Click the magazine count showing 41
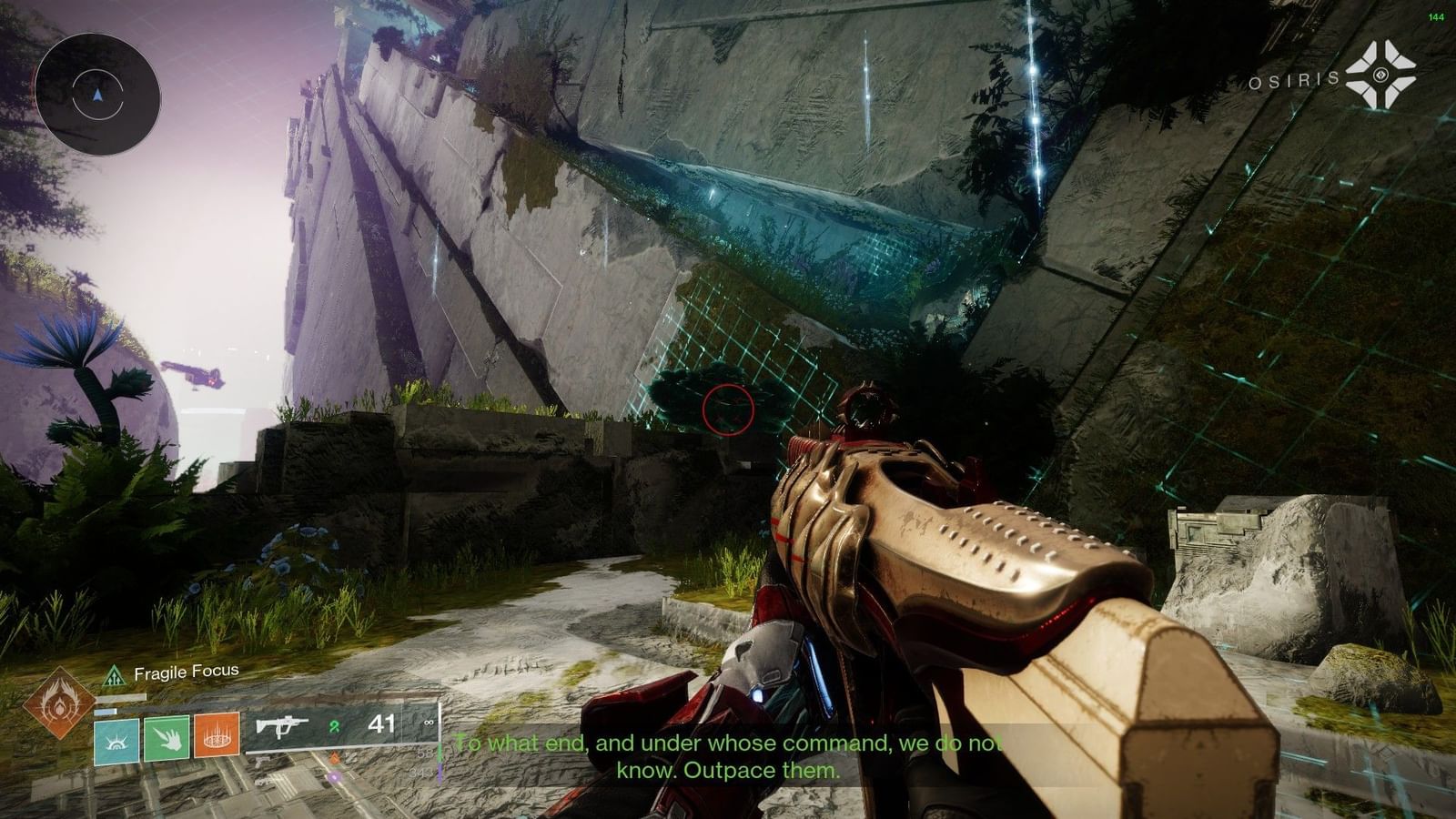1456x819 pixels. point(382,724)
